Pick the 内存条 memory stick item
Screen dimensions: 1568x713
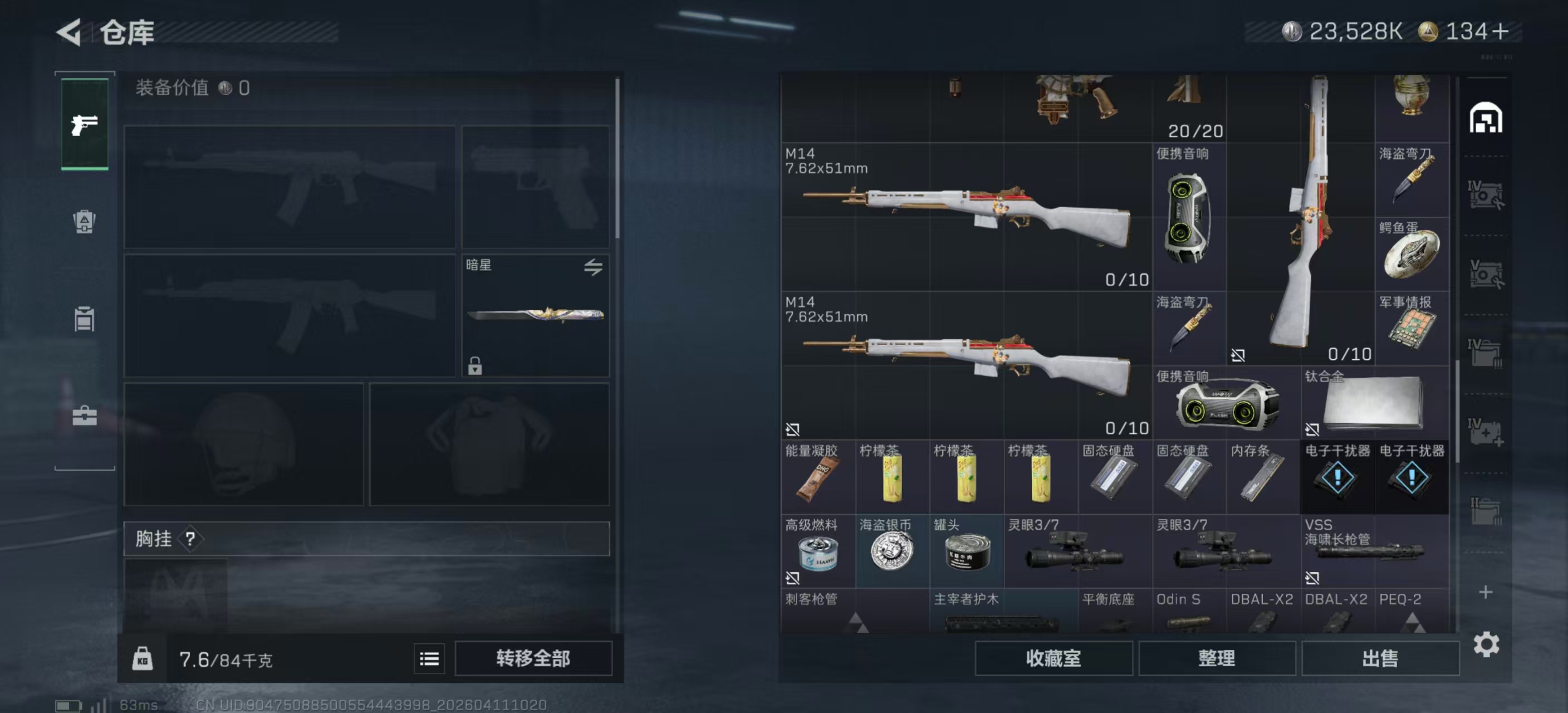(x=1263, y=477)
